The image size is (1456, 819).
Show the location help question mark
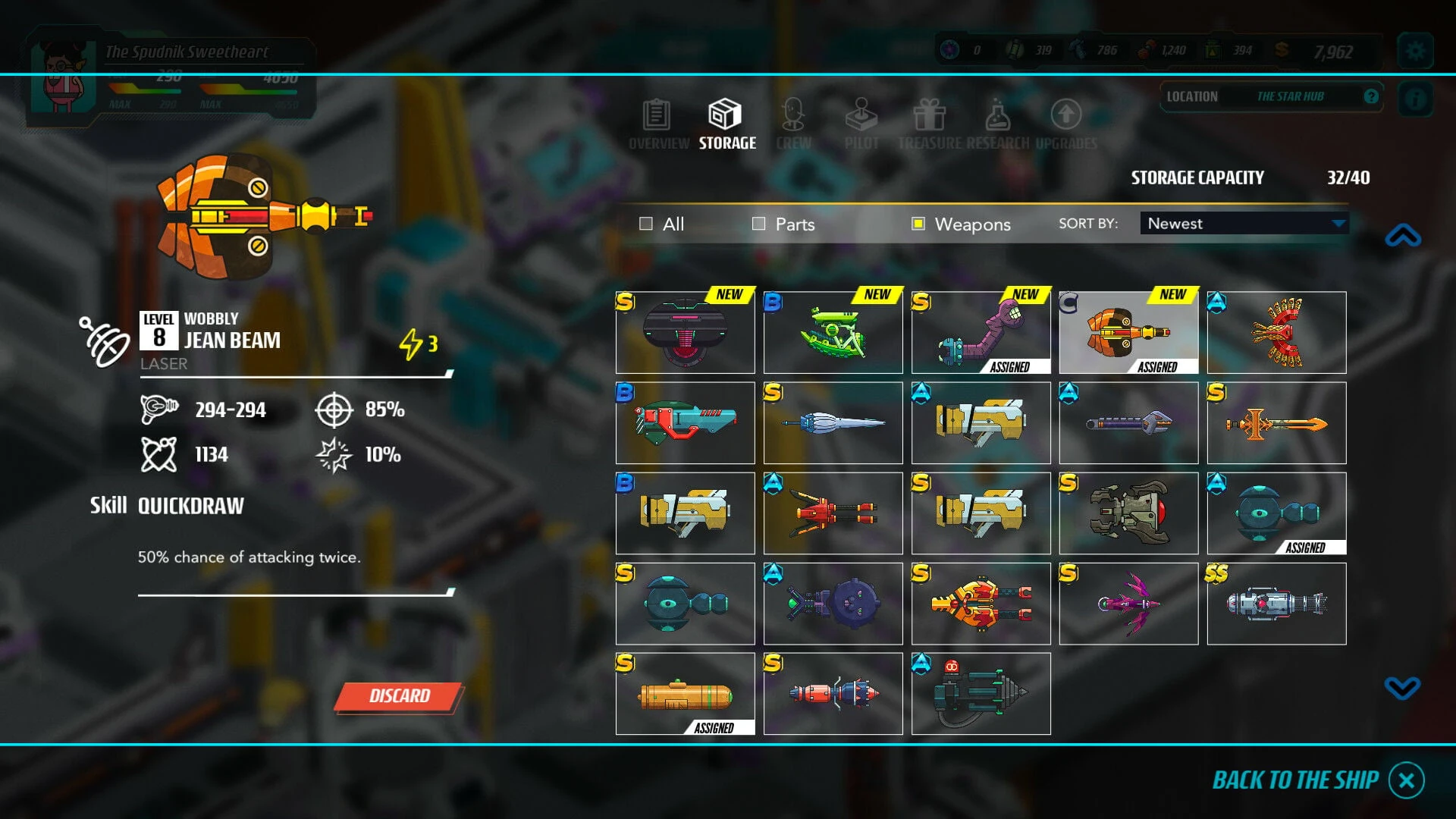[x=1371, y=96]
